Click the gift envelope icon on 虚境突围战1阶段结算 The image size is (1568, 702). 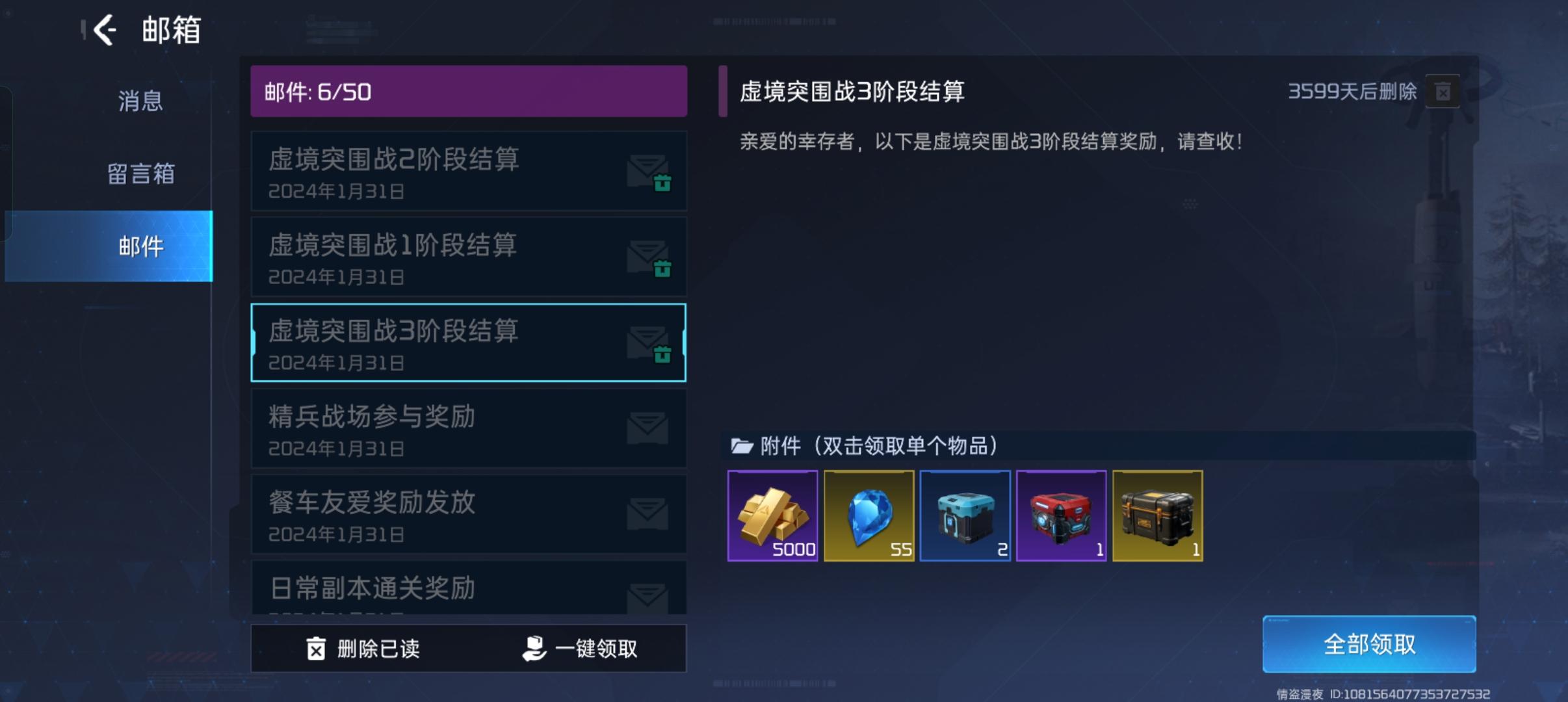647,258
